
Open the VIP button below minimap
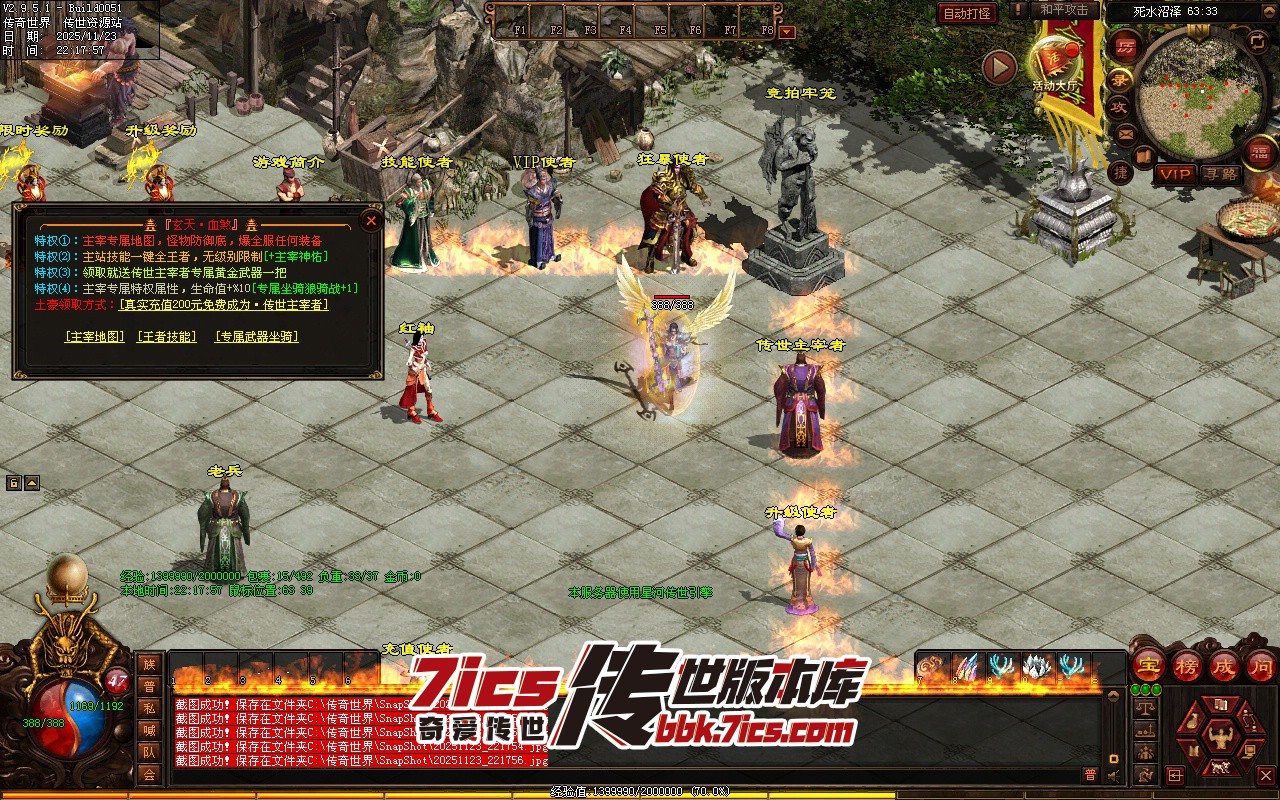coord(1175,174)
